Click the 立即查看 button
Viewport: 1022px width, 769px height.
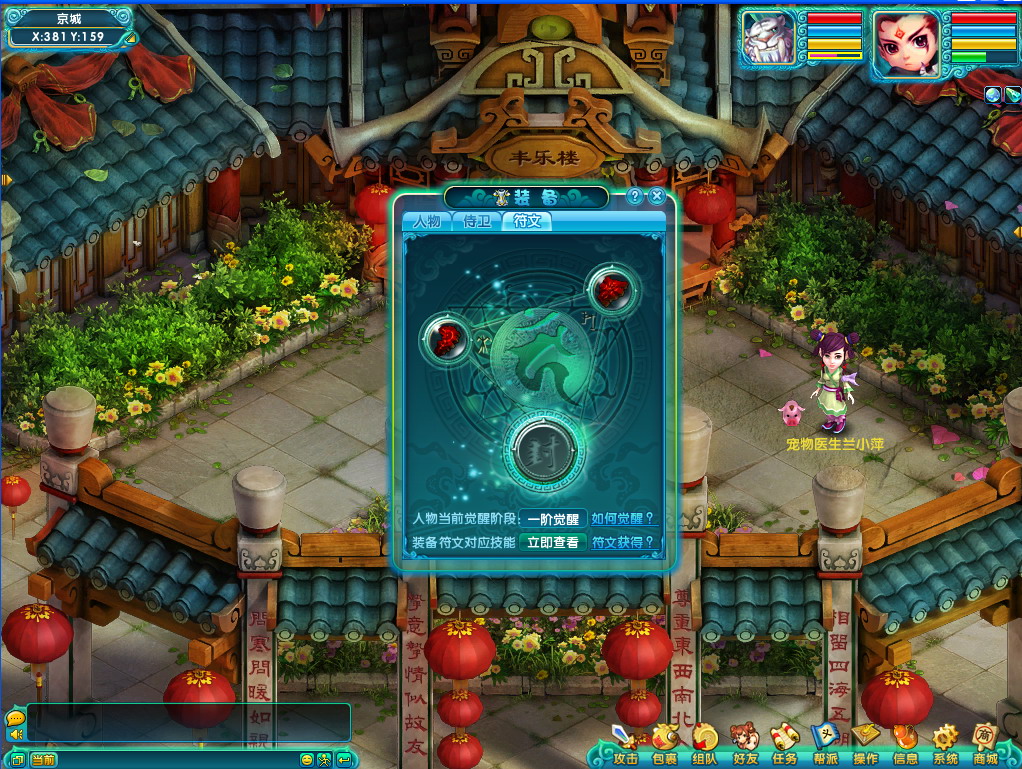tap(552, 543)
